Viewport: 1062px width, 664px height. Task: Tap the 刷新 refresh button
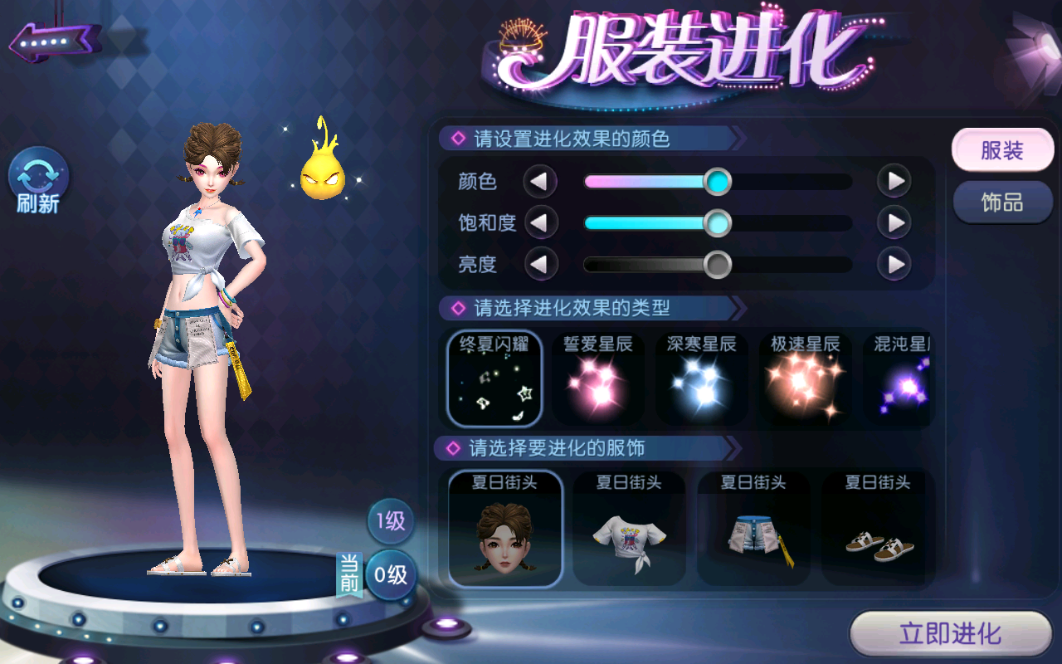click(38, 180)
